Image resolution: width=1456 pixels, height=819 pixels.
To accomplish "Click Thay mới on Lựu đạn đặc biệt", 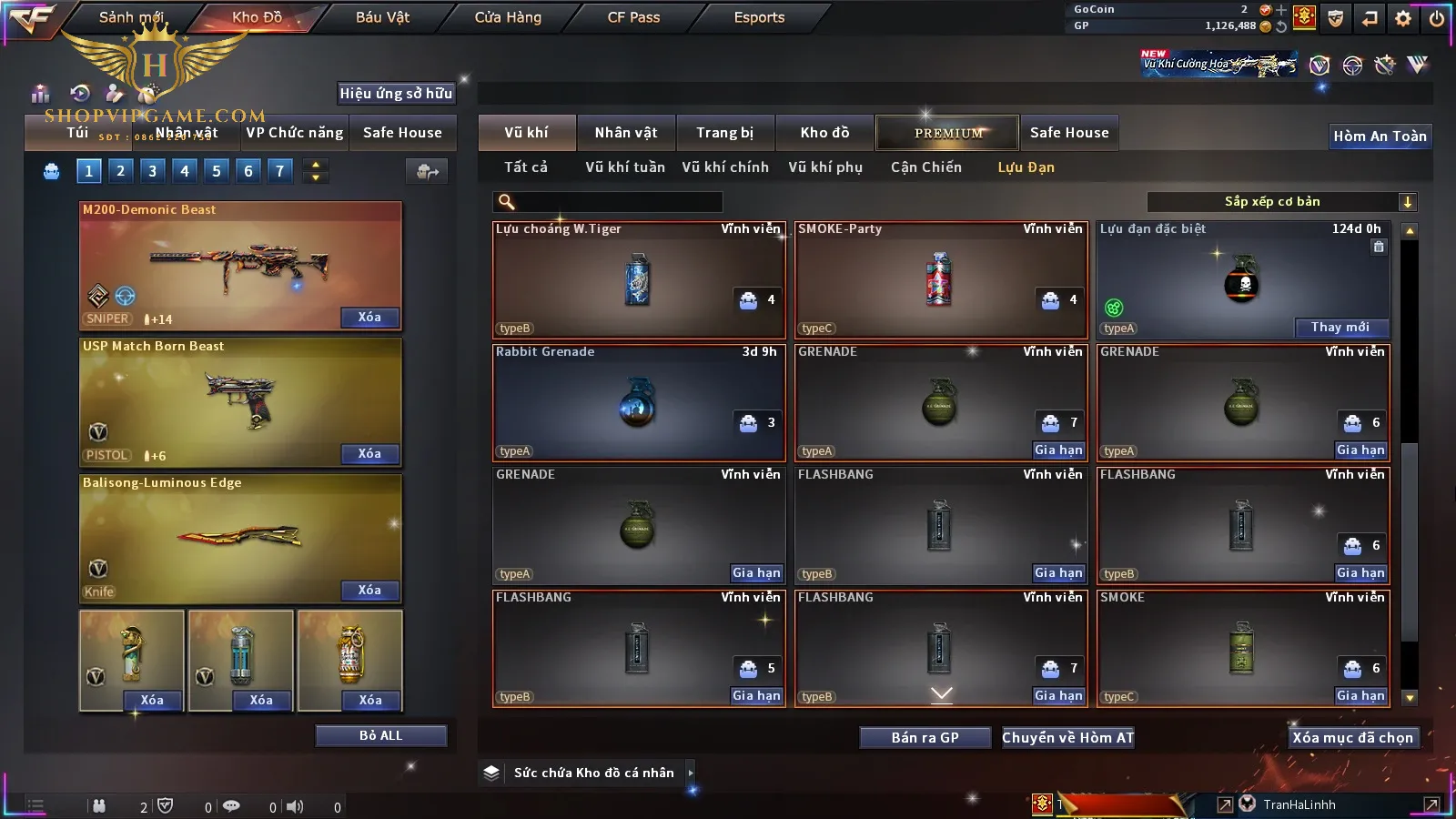I will pos(1340,328).
